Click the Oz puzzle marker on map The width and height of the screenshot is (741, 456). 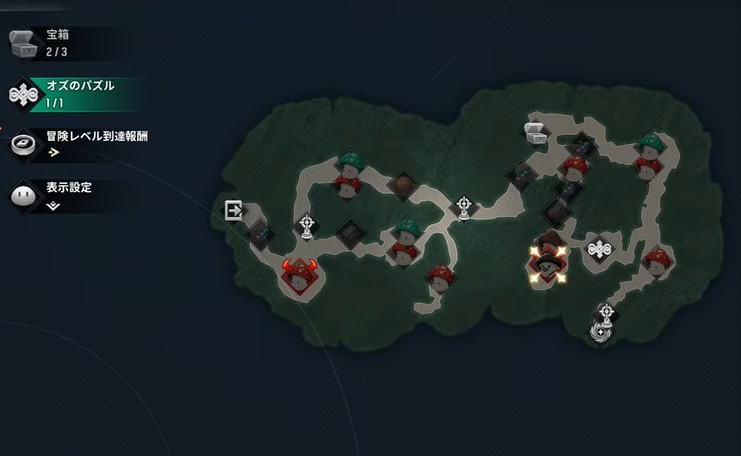(x=599, y=248)
